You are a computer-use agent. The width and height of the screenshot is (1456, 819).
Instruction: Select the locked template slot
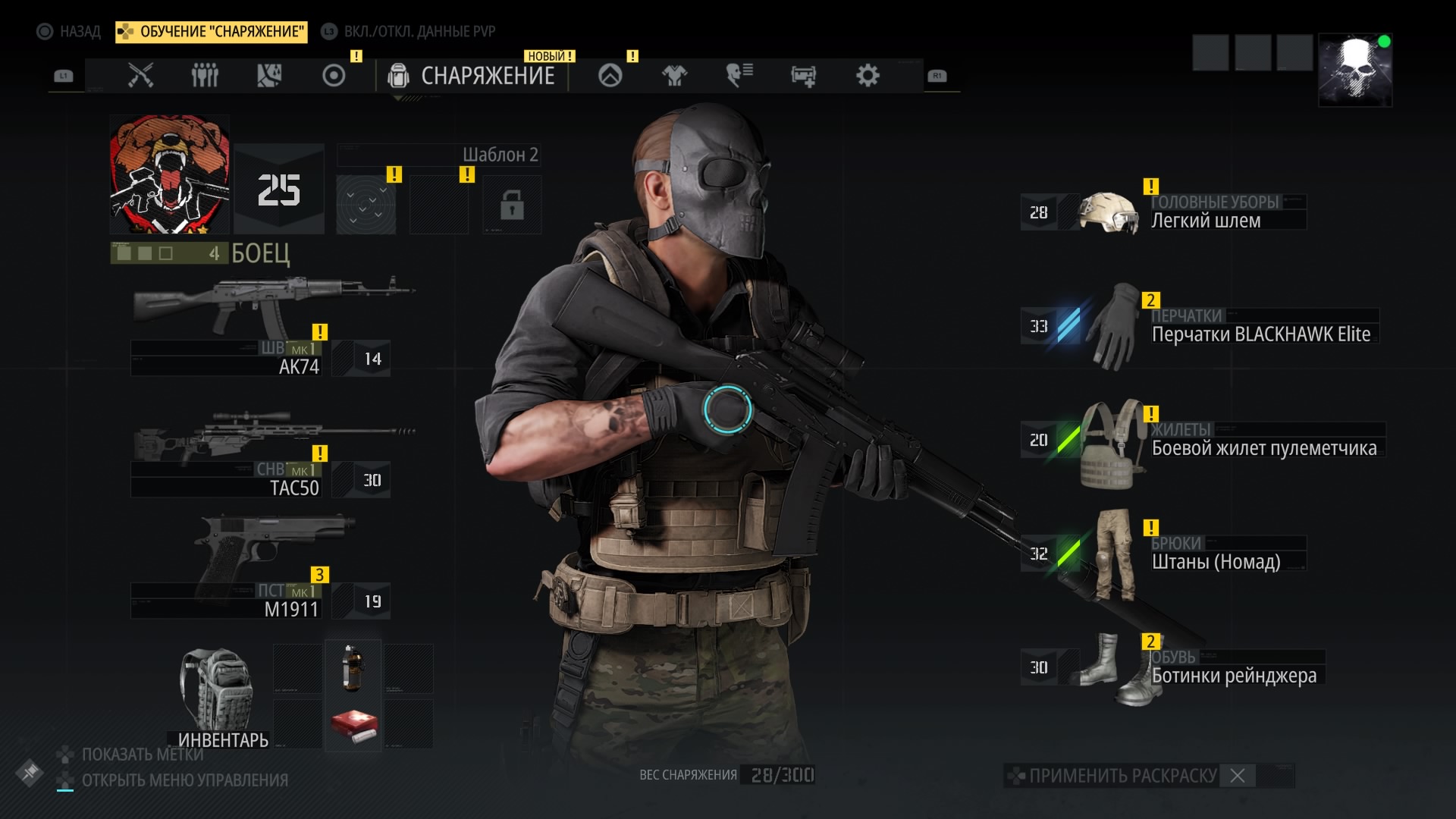[512, 205]
